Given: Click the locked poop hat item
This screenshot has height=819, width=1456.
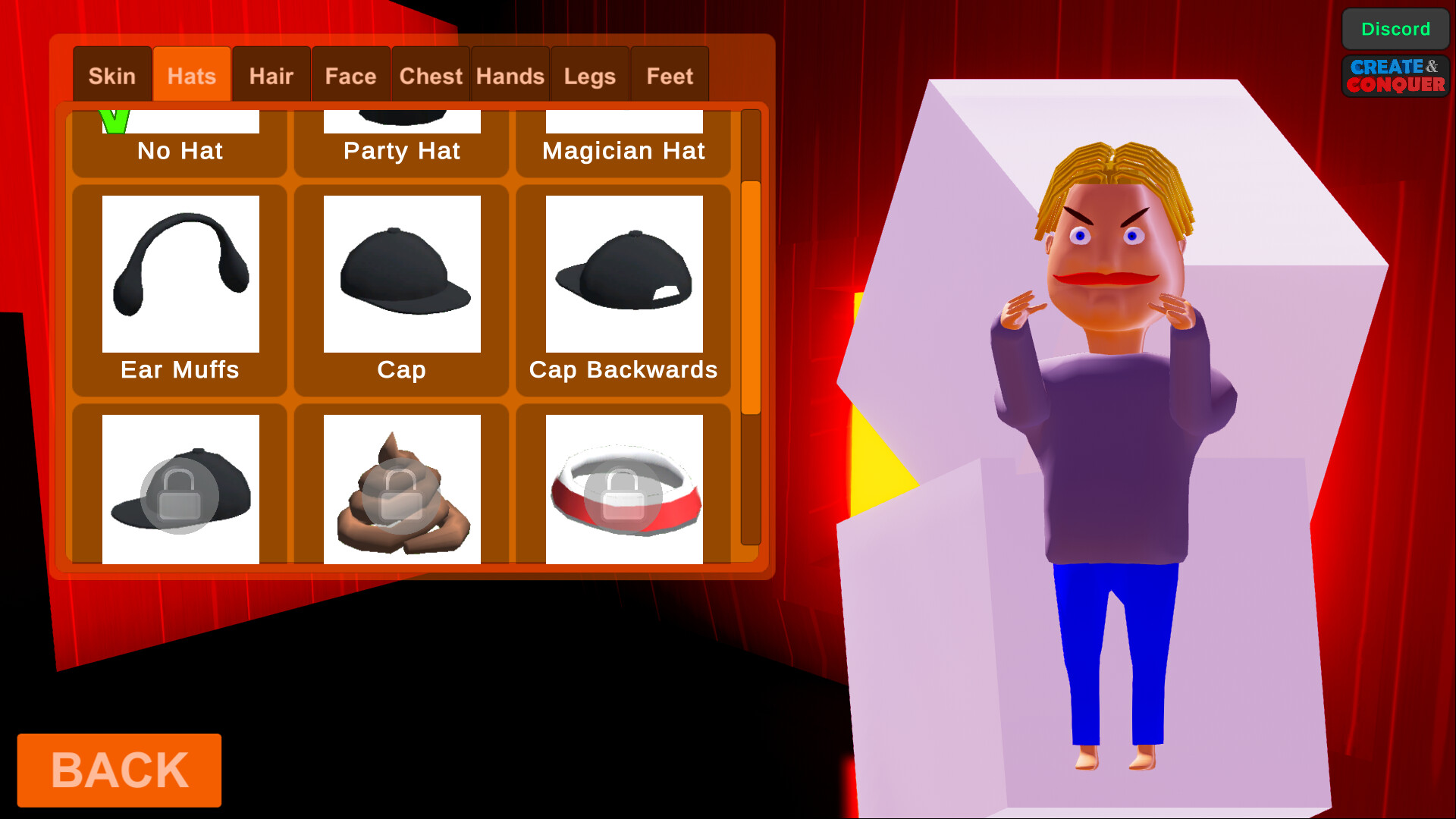Looking at the screenshot, I should click(x=401, y=489).
